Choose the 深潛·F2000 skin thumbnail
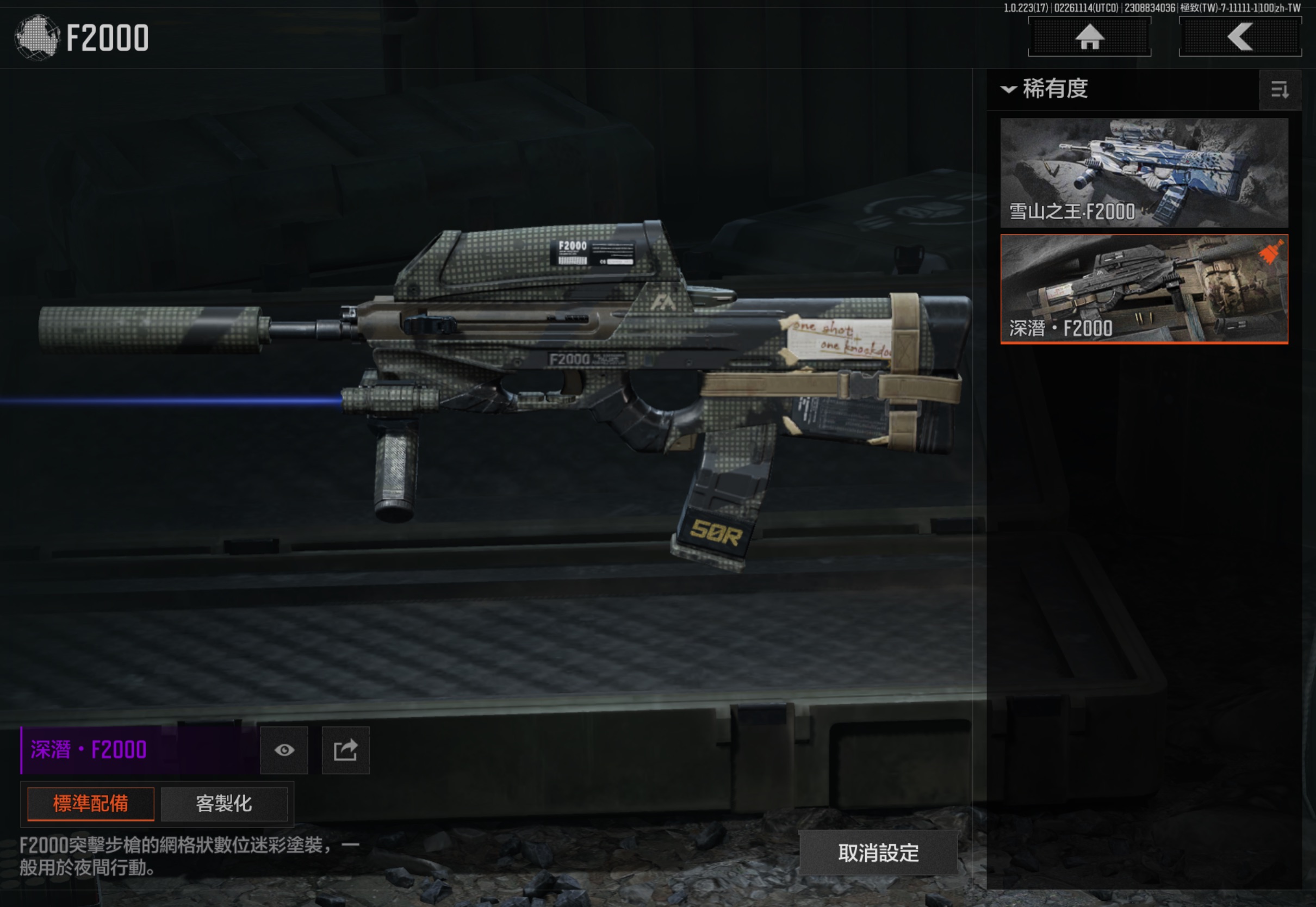 (1144, 289)
